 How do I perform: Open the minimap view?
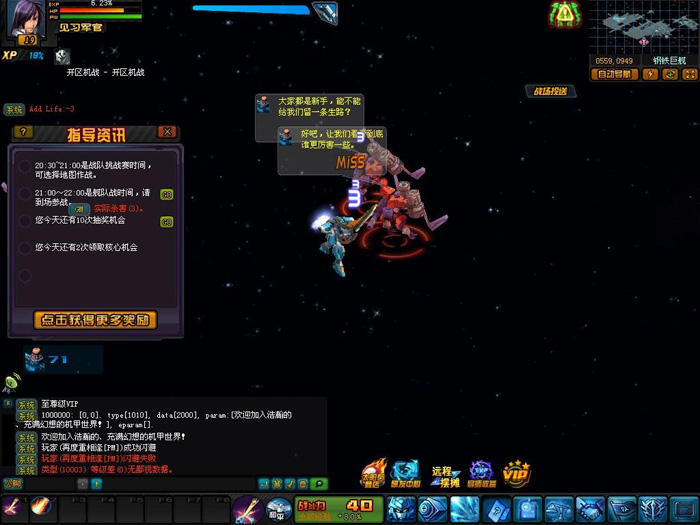coord(643,27)
